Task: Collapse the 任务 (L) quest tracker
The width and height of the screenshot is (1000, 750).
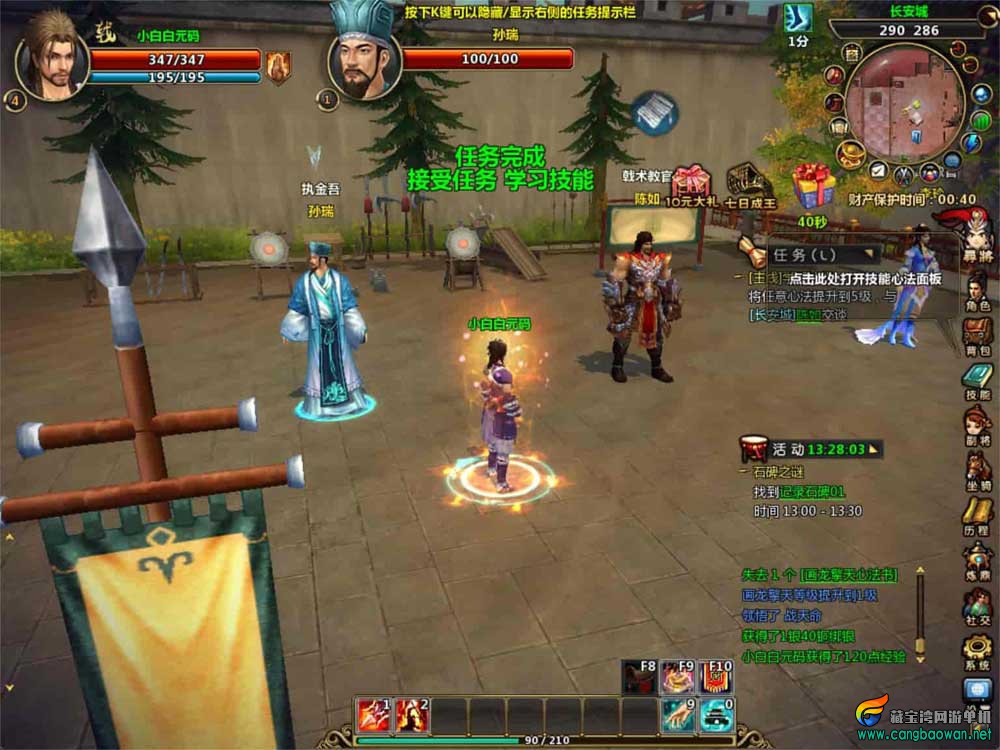Action: click(875, 254)
